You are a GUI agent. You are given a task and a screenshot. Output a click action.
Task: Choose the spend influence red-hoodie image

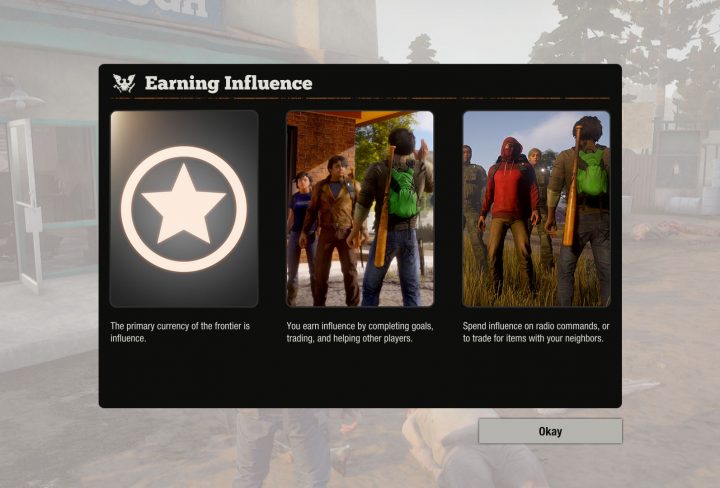tap(536, 208)
